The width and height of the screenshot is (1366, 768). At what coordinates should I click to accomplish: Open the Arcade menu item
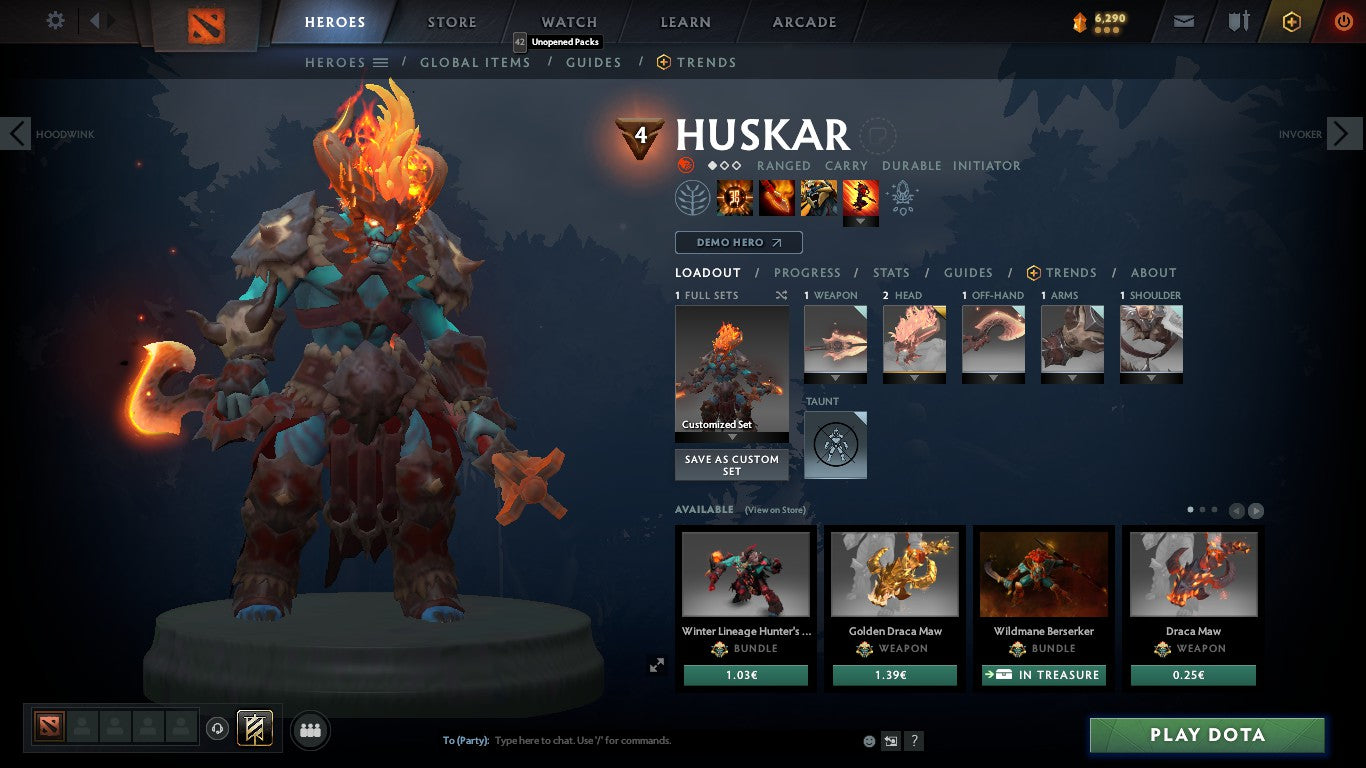803,21
